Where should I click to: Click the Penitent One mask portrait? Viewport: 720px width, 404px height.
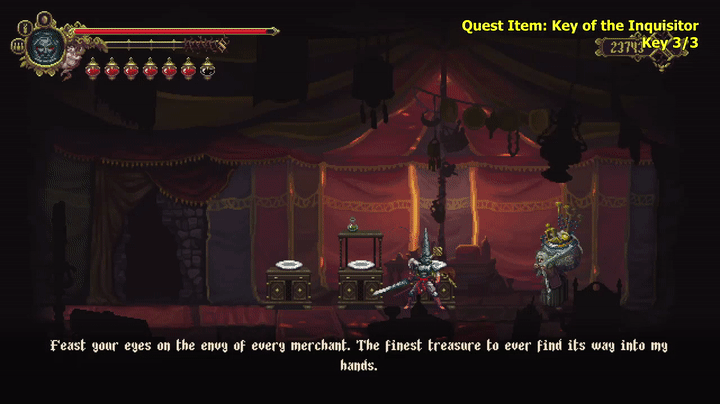46,45
